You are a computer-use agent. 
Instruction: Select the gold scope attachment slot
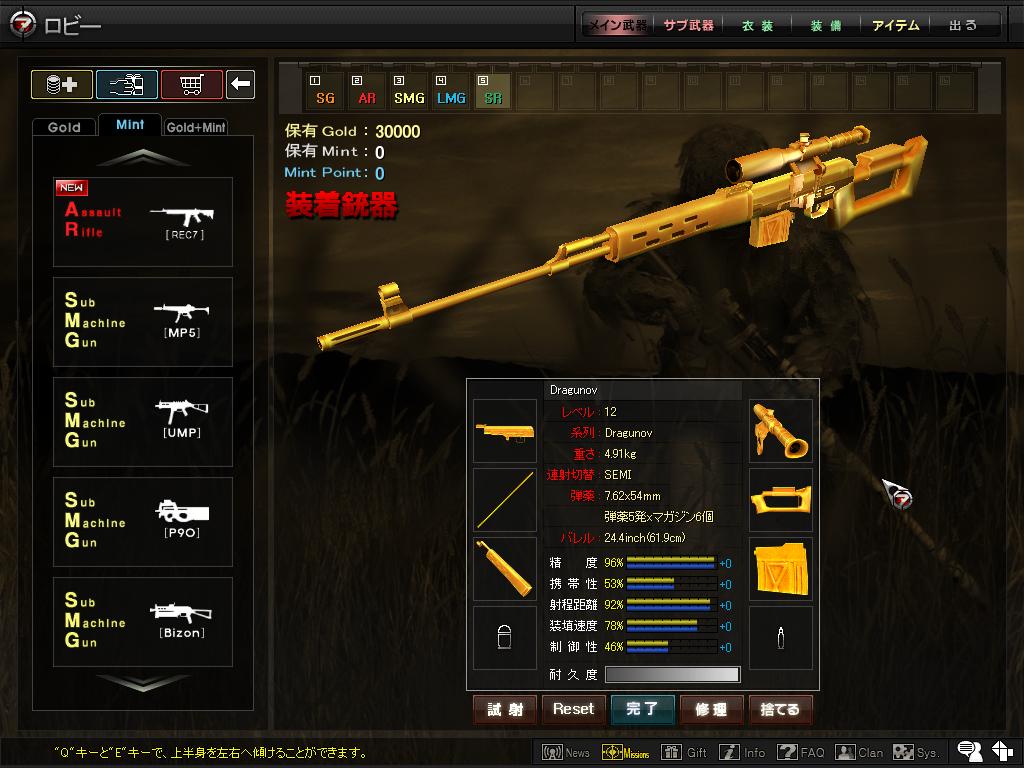[781, 431]
